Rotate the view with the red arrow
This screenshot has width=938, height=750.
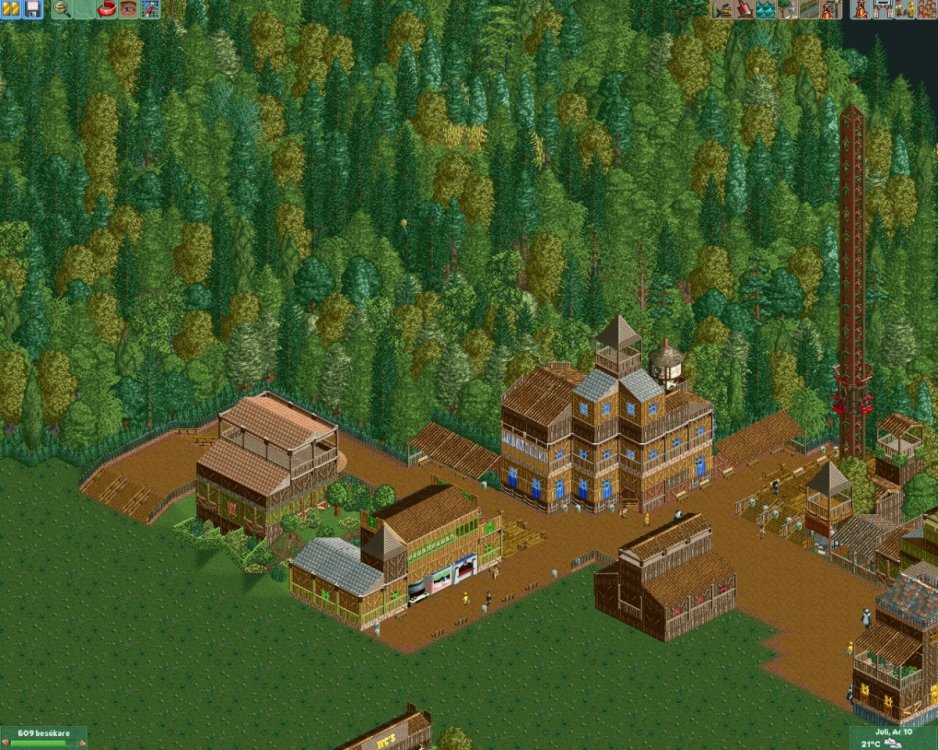(105, 9)
